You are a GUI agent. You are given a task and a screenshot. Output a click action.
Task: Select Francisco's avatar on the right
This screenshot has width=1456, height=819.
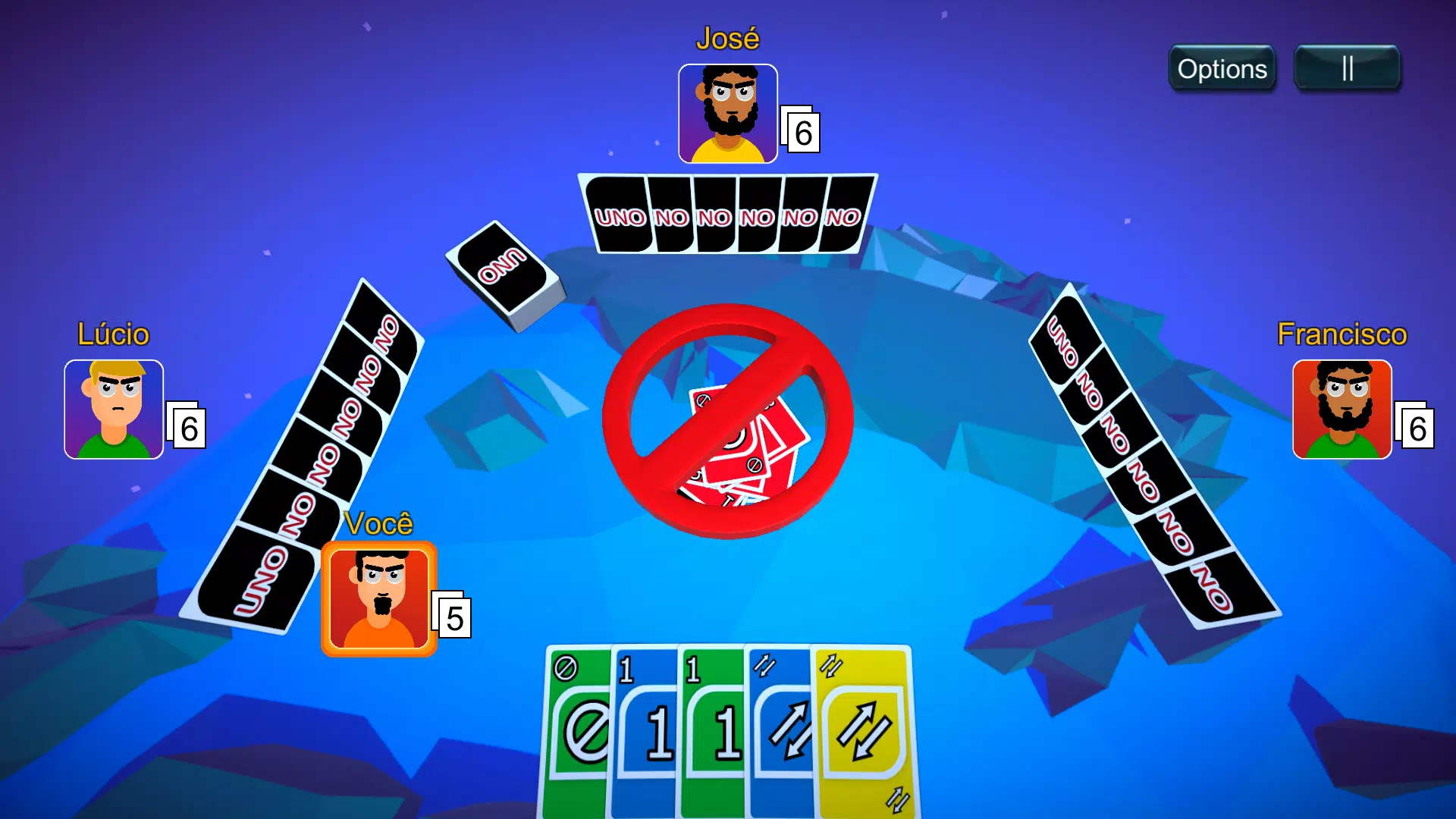click(1341, 410)
